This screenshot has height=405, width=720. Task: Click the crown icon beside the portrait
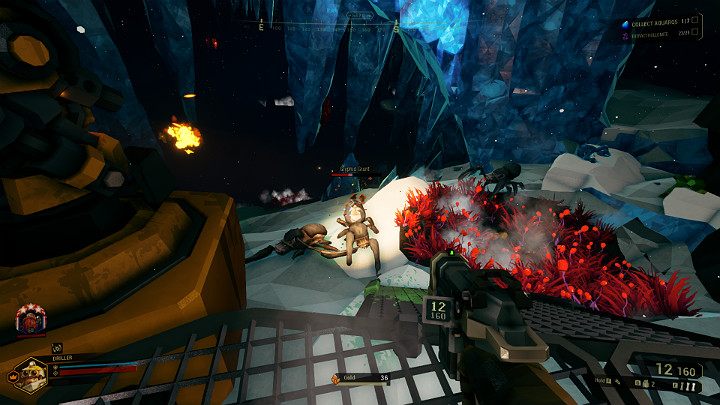click(14, 376)
